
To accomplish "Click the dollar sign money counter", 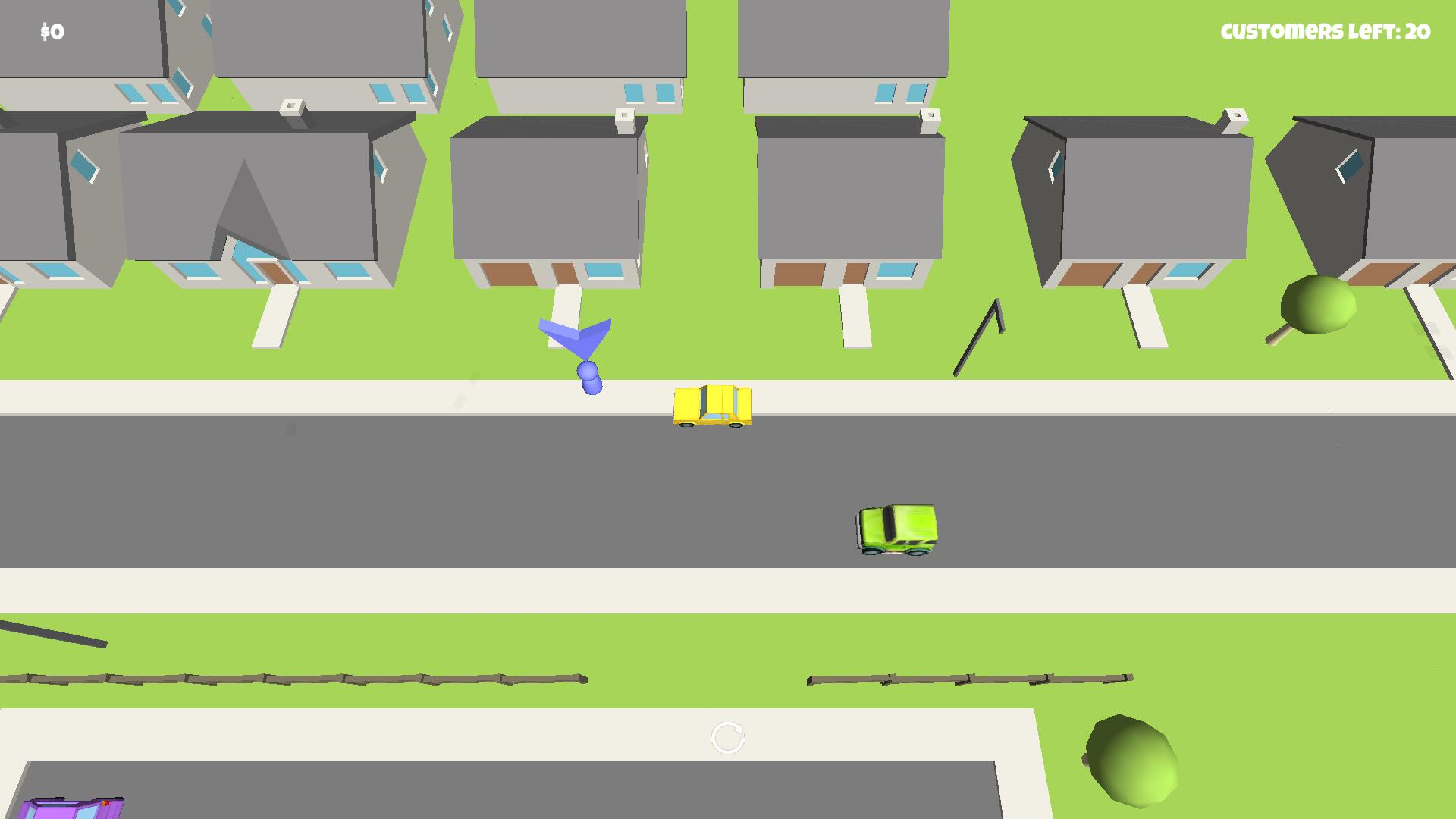I will point(49,30).
